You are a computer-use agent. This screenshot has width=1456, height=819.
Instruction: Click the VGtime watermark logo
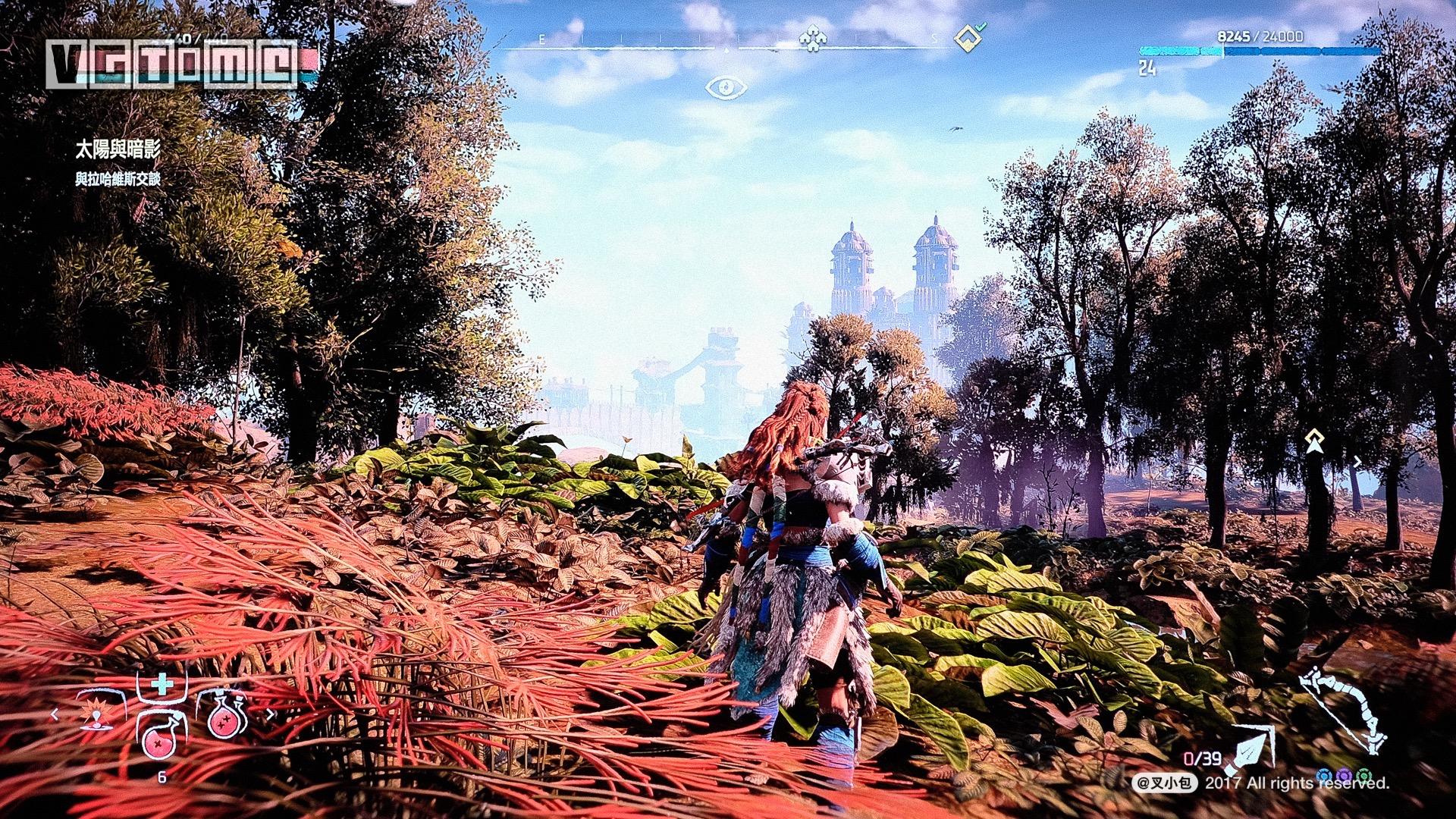click(x=173, y=64)
